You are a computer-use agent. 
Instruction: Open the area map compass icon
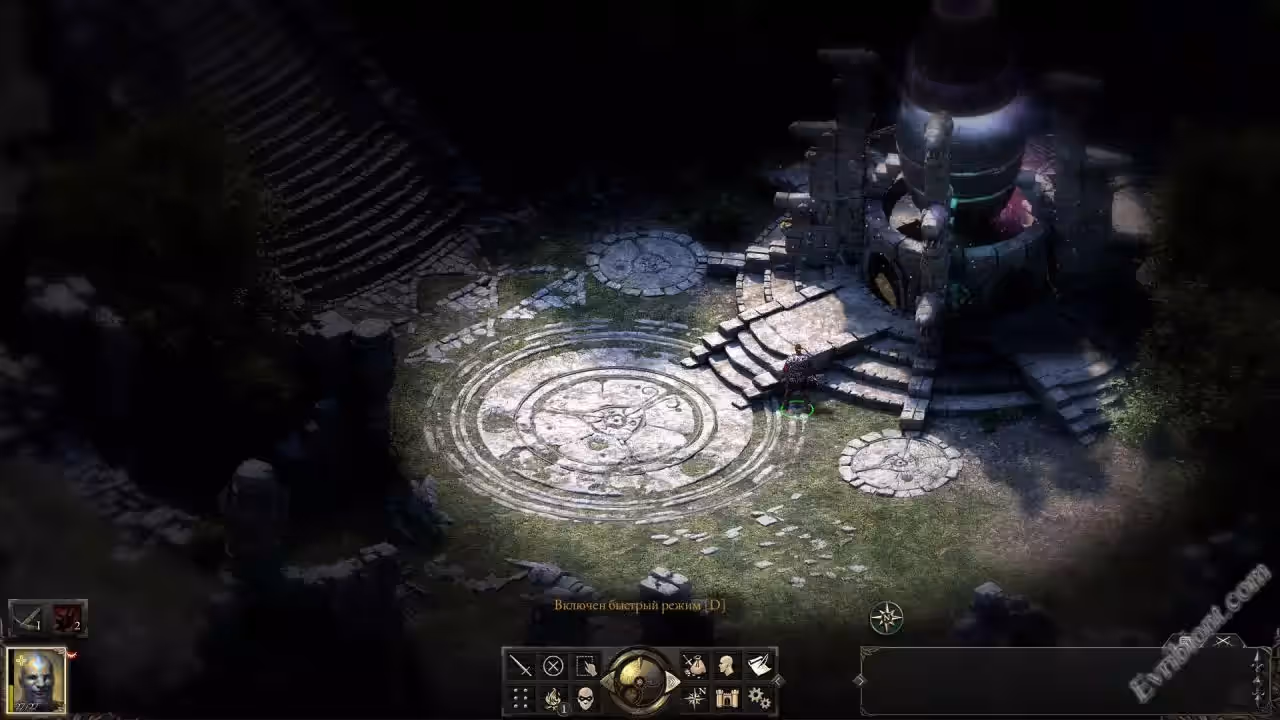[x=694, y=698]
